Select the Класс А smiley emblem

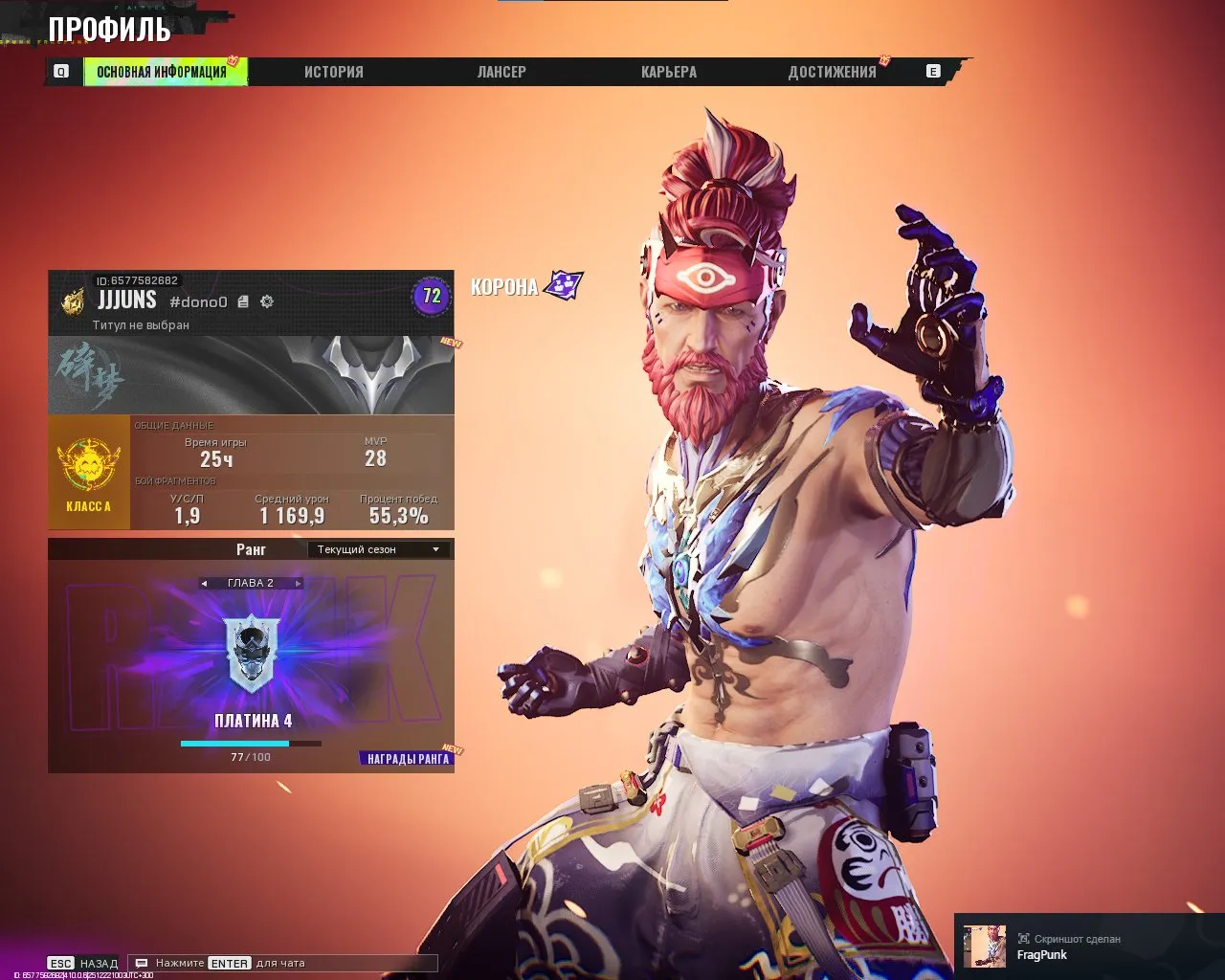pos(88,465)
